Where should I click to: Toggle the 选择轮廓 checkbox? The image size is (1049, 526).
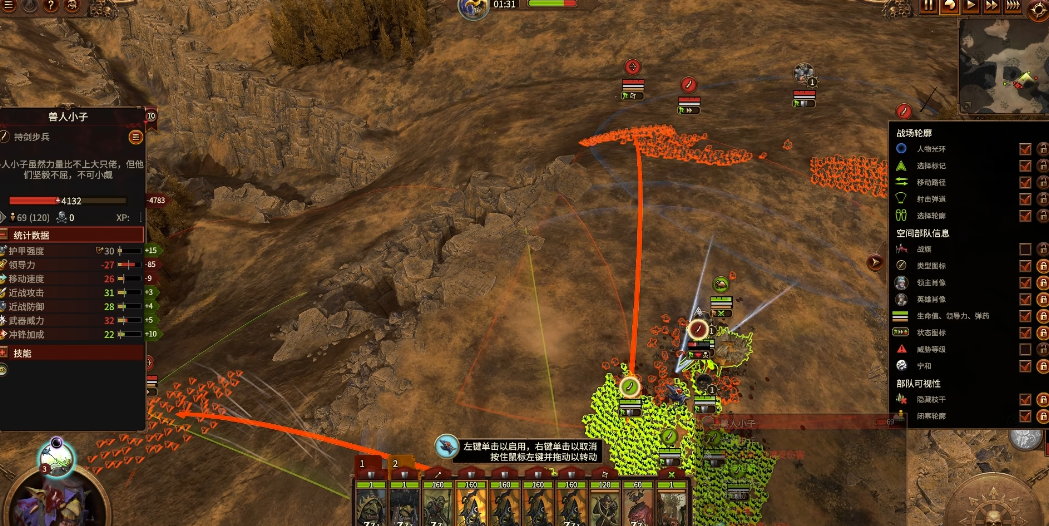1025,215
